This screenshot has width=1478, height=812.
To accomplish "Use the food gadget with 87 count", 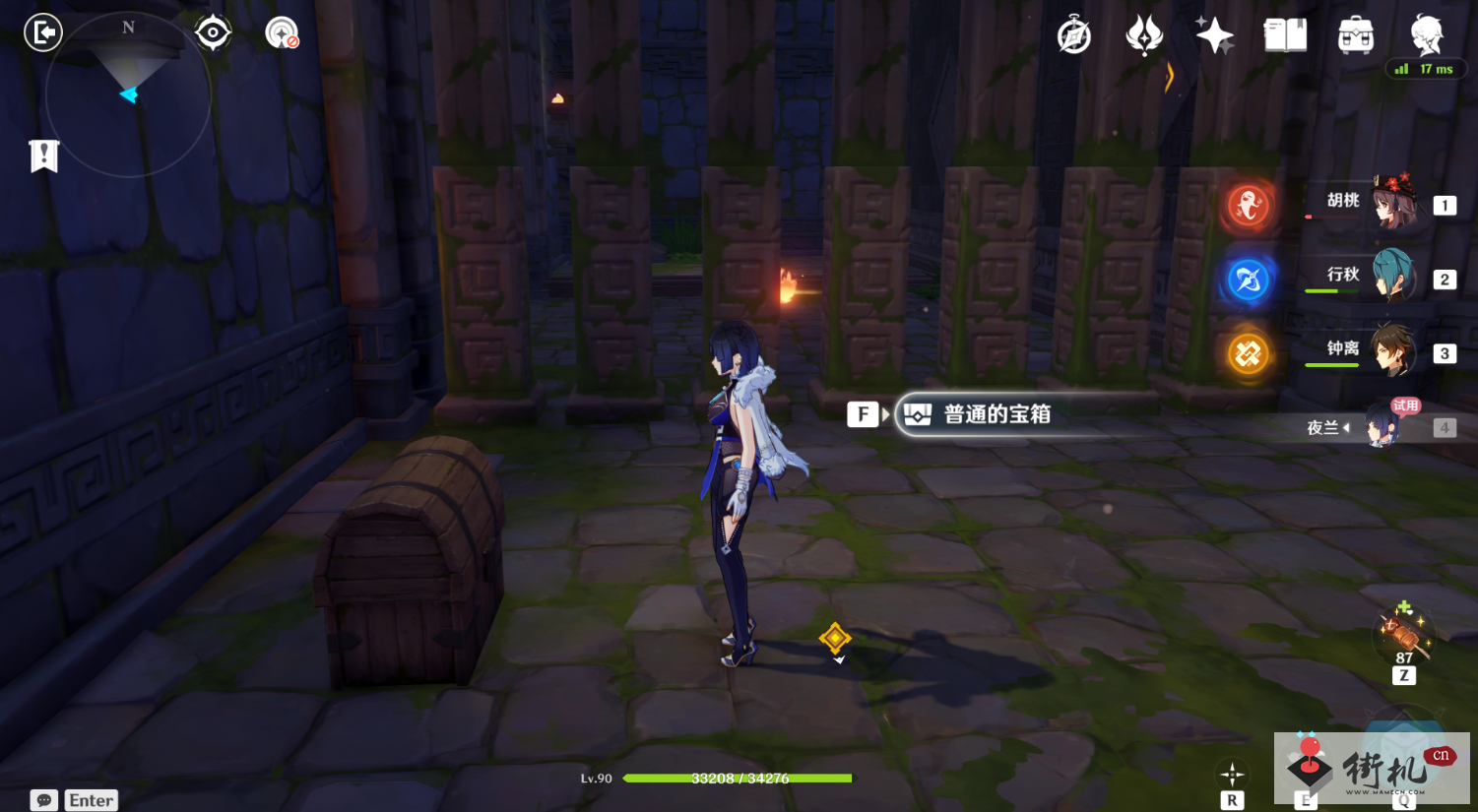I will click(x=1403, y=630).
